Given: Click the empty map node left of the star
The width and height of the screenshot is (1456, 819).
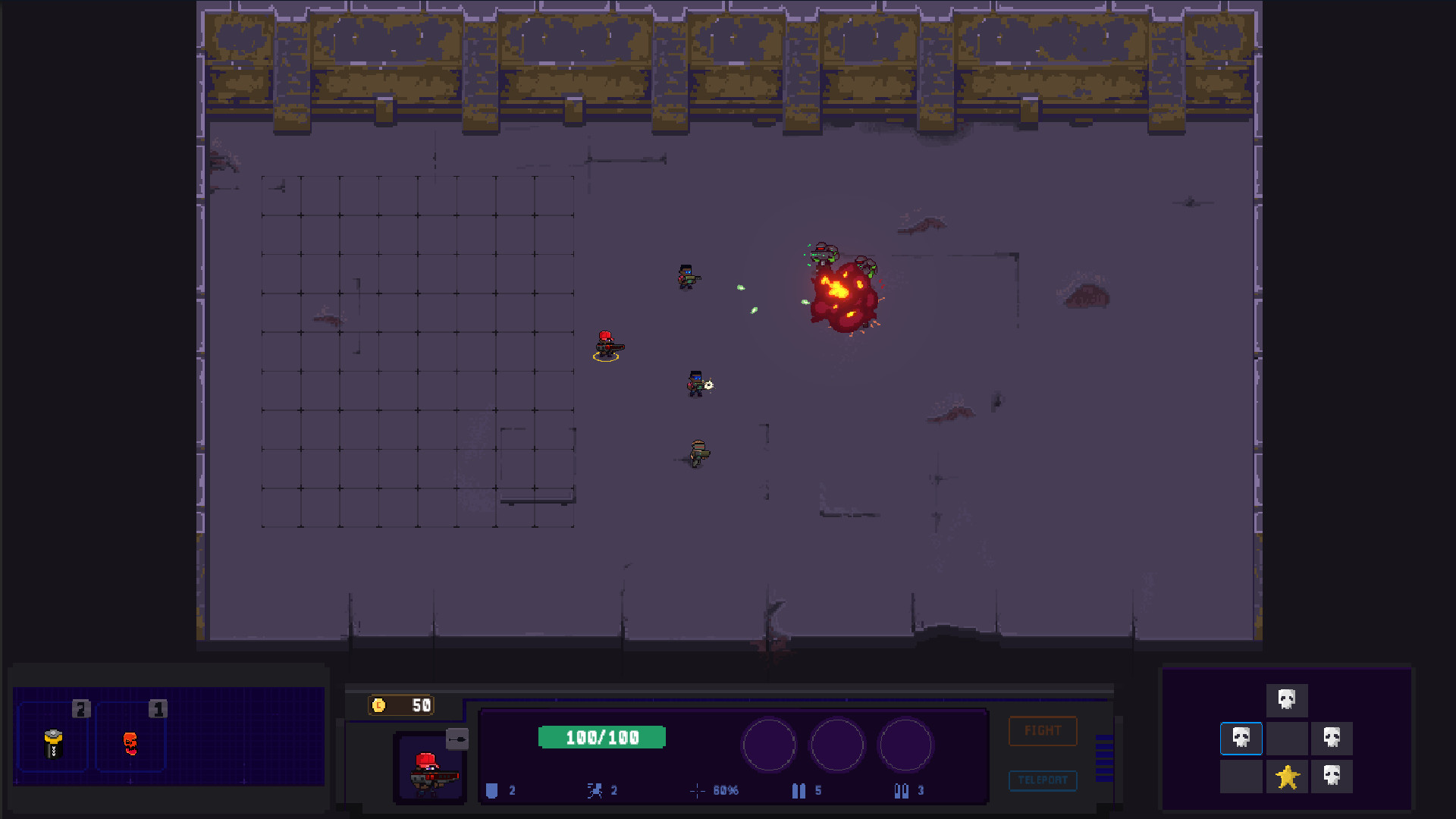Looking at the screenshot, I should tap(1241, 775).
